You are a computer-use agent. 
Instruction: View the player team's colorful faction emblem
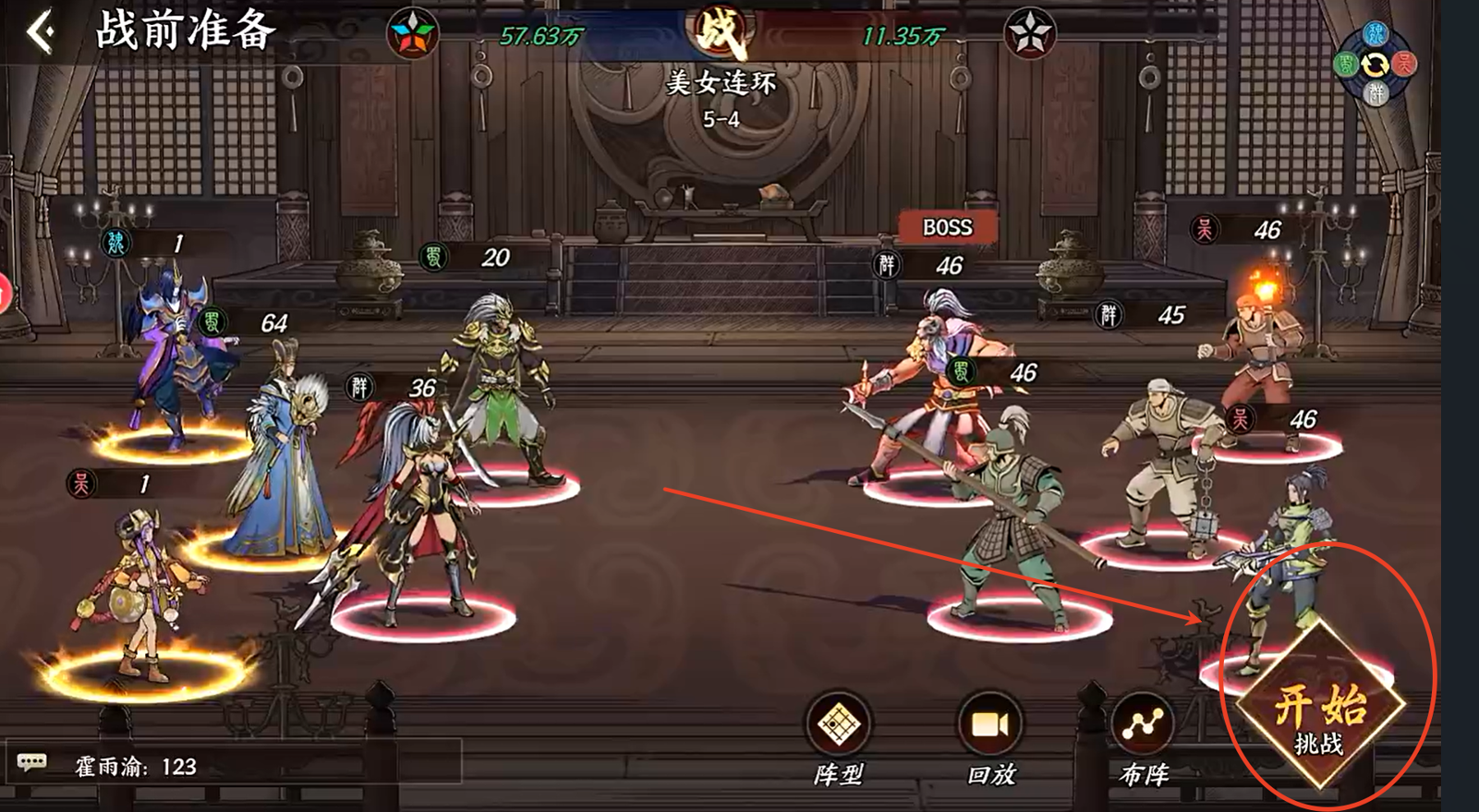point(413,36)
